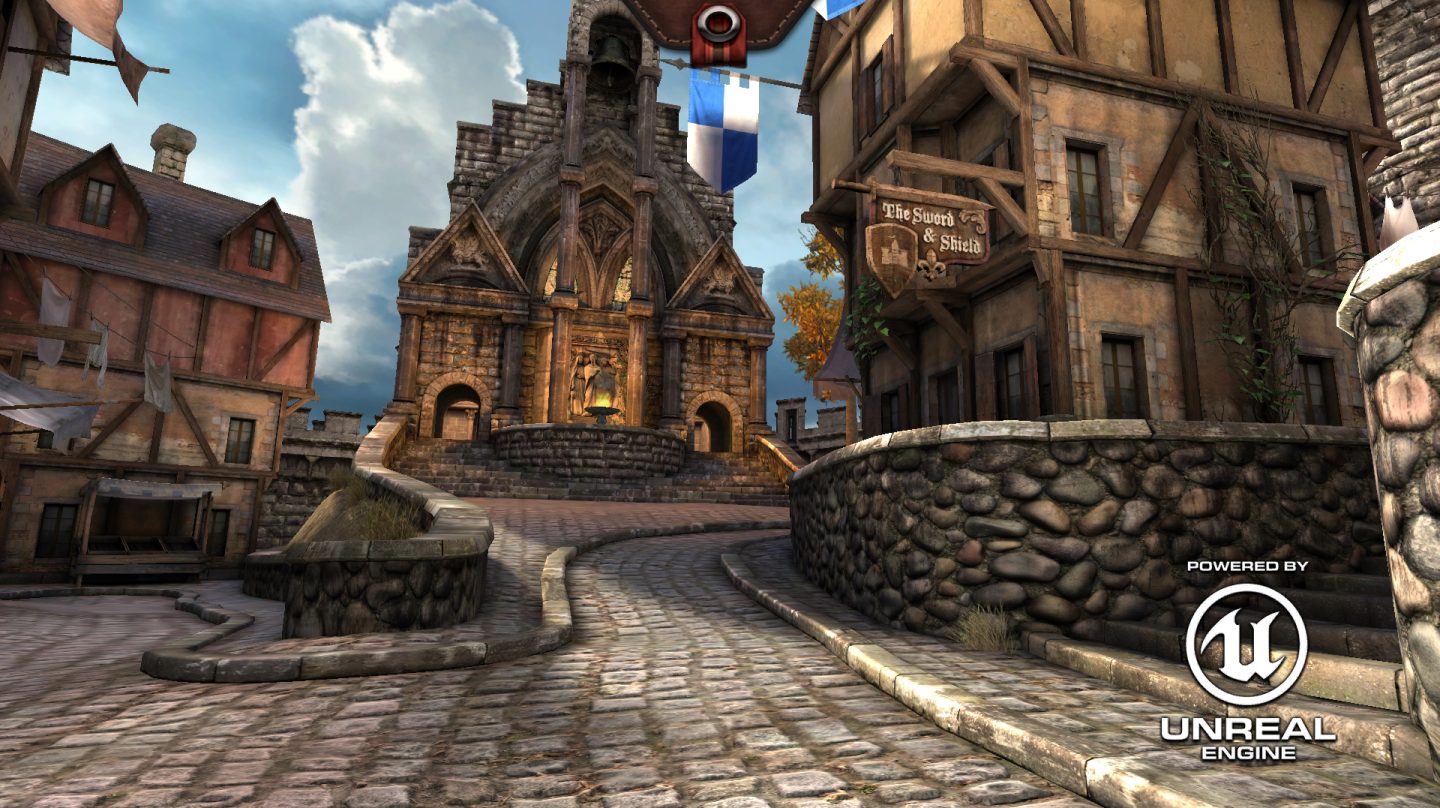Viewport: 1440px width, 808px height.
Task: Tap the Powered by Unreal Engine logo
Action: pyautogui.click(x=1246, y=660)
